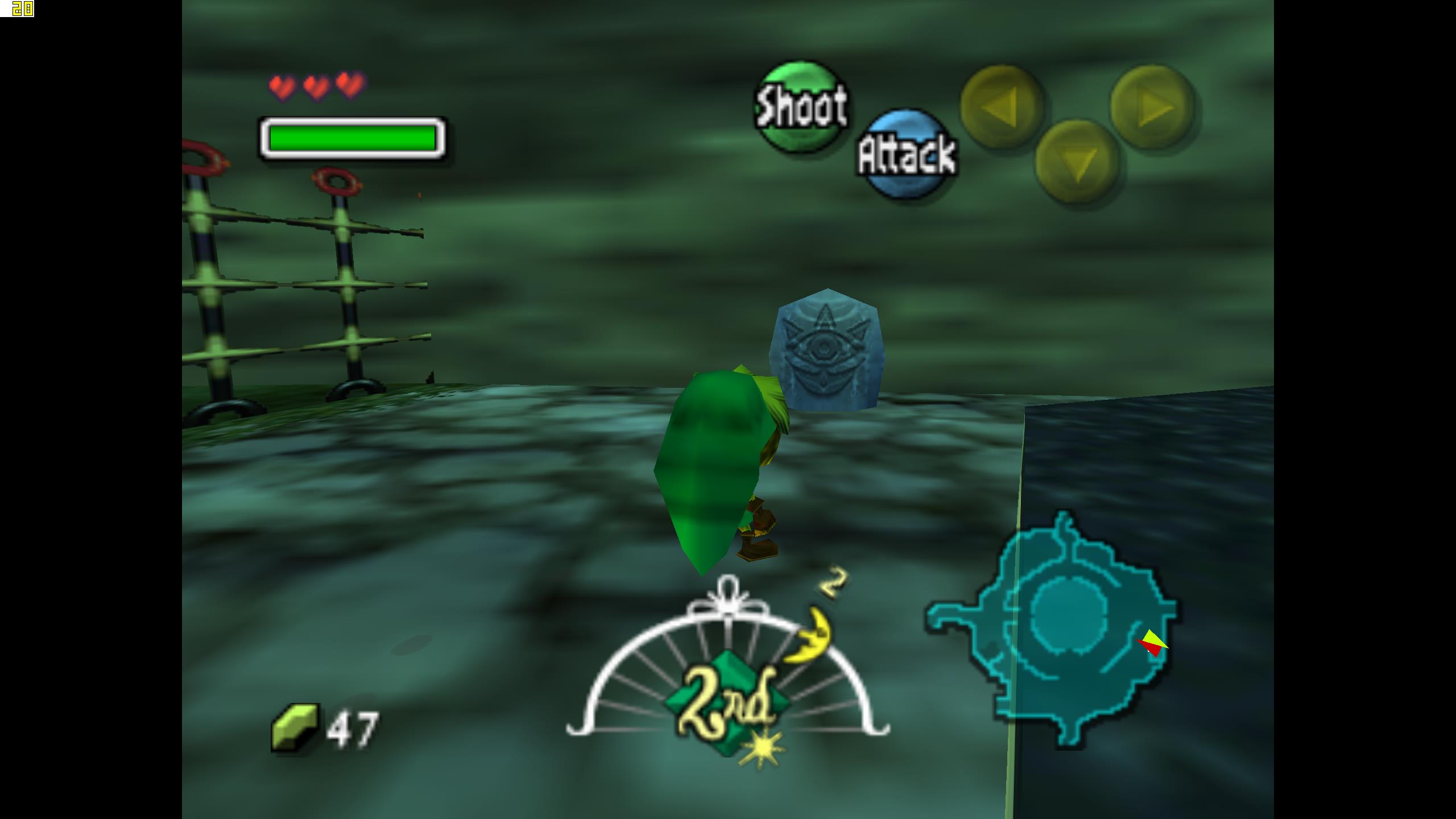Click the player arrow marker on minimap

(x=1153, y=644)
